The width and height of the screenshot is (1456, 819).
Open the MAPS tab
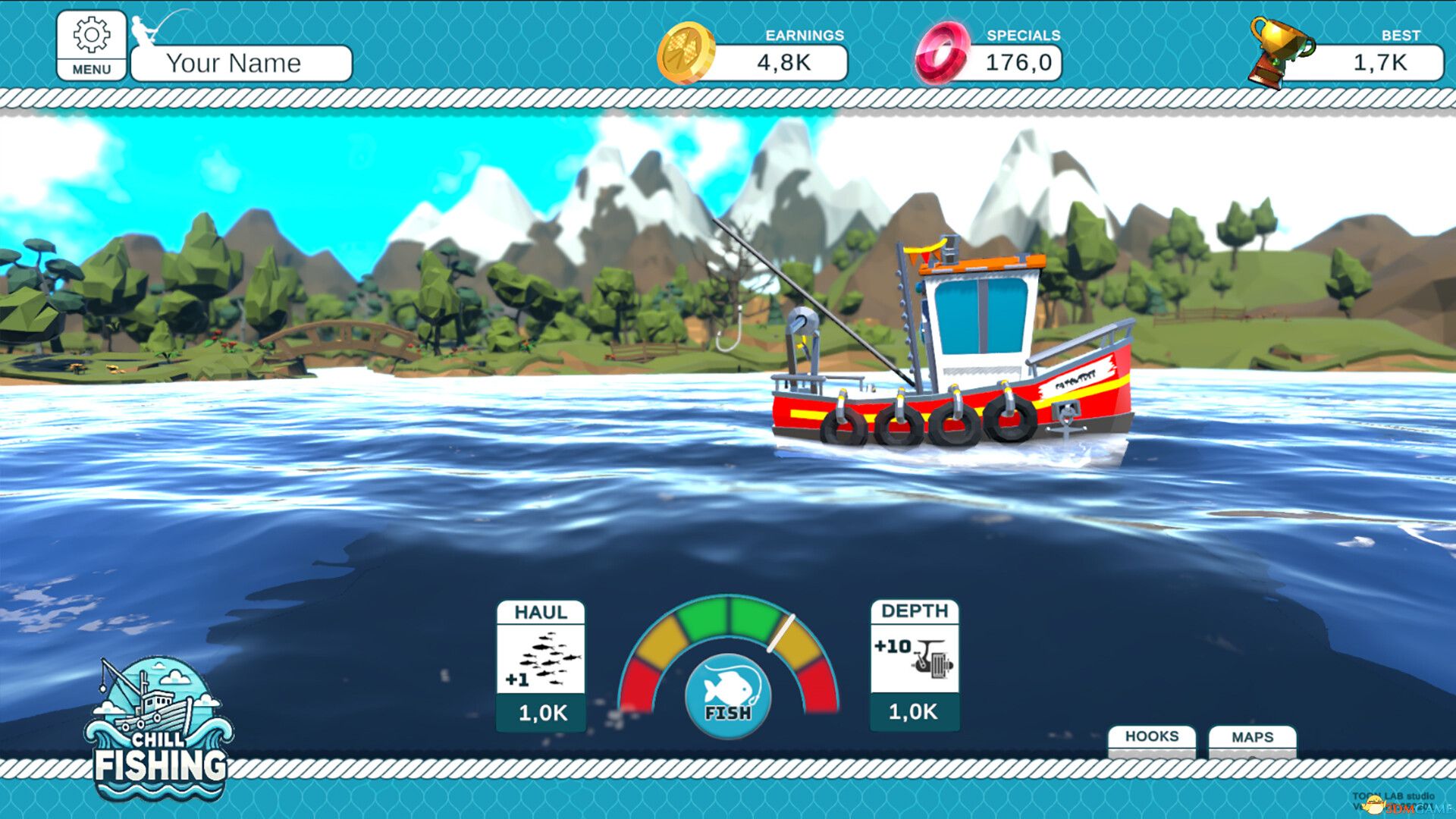[1253, 736]
